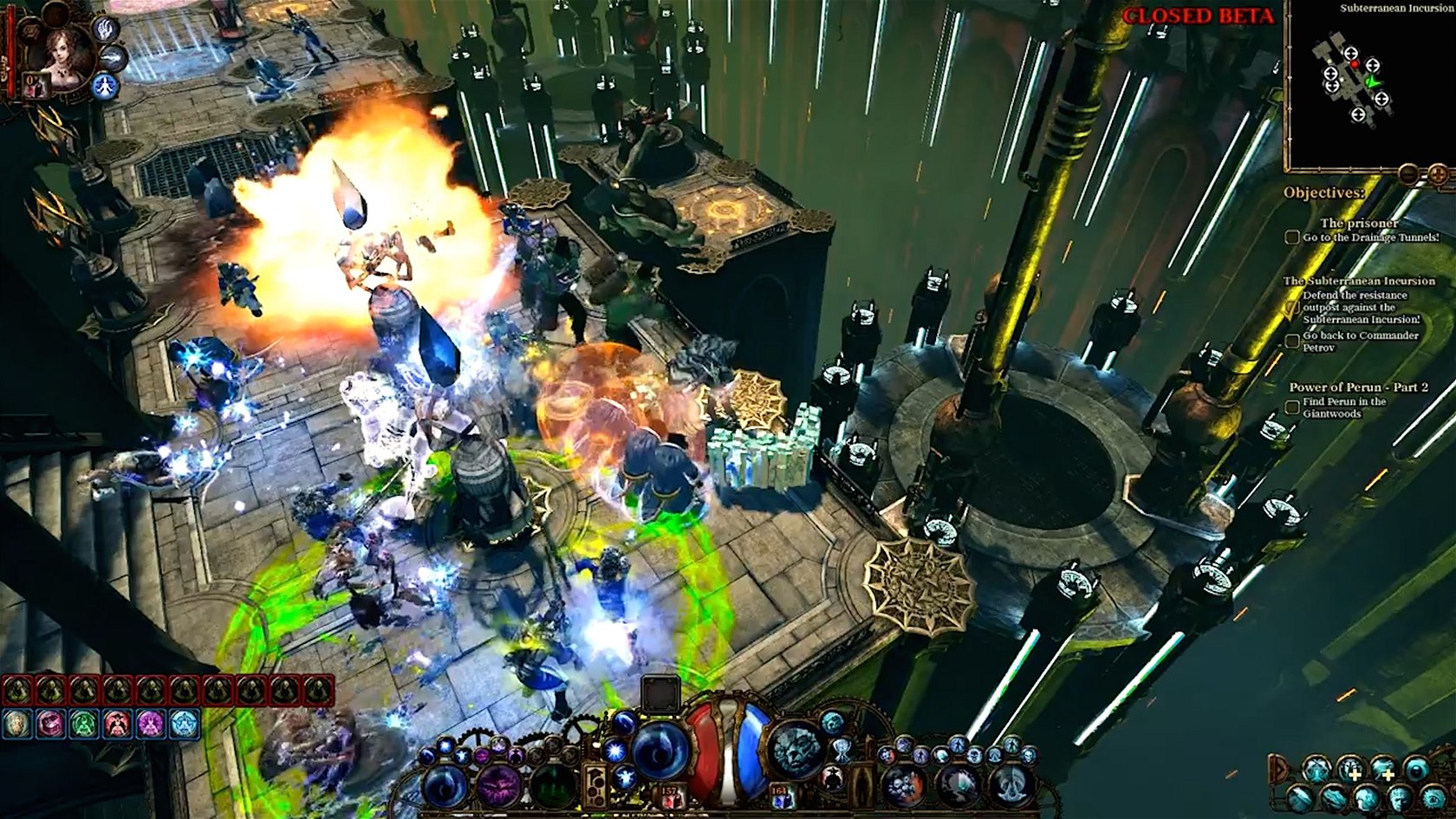The width and height of the screenshot is (1456, 819).
Task: Select 'Find Perun in the Giantwoods' objective
Action: point(1343,408)
